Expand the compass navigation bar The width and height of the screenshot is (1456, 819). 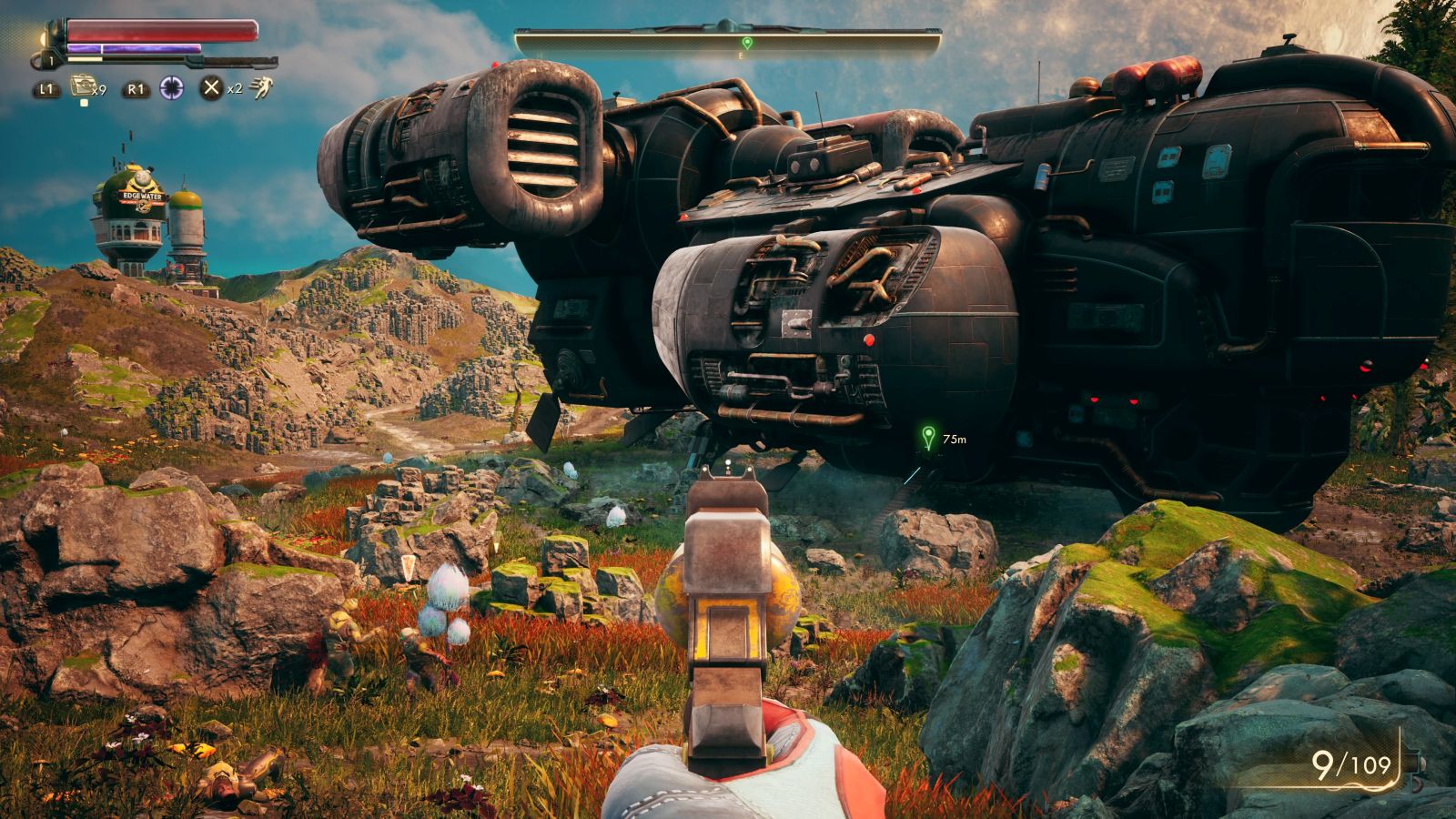click(x=728, y=38)
